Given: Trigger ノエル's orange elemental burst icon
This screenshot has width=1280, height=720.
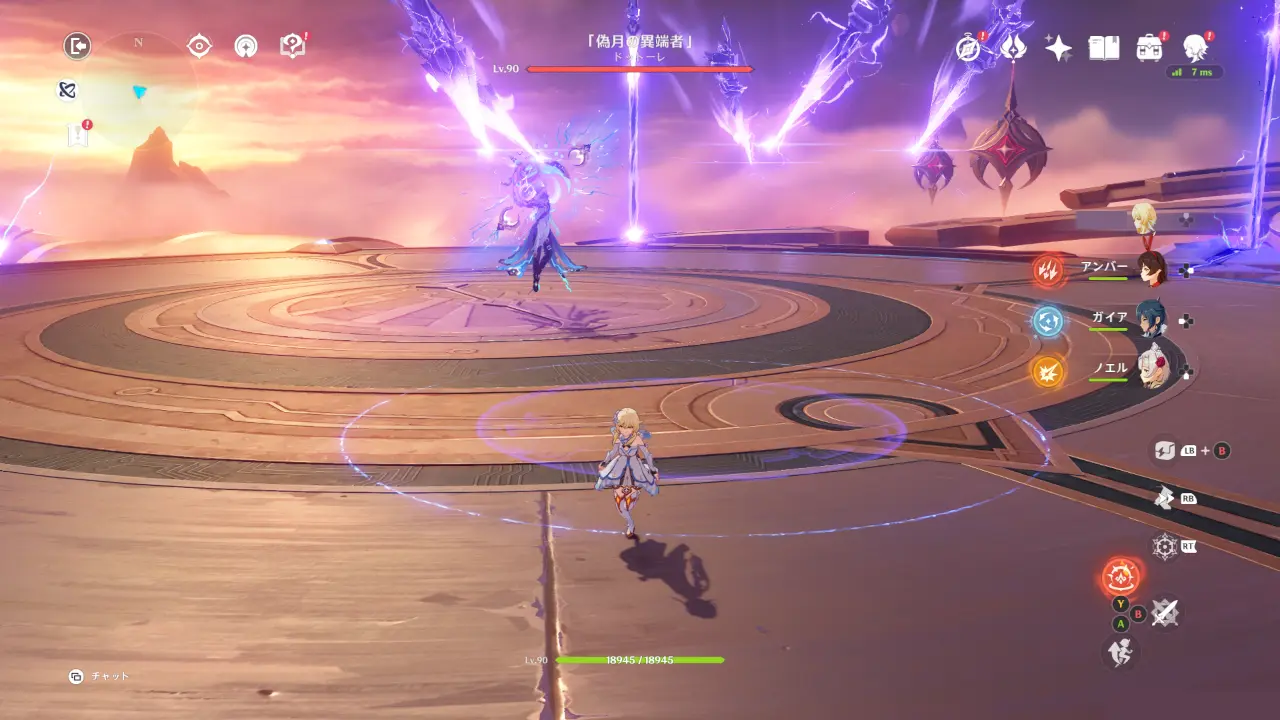Looking at the screenshot, I should tap(1048, 372).
